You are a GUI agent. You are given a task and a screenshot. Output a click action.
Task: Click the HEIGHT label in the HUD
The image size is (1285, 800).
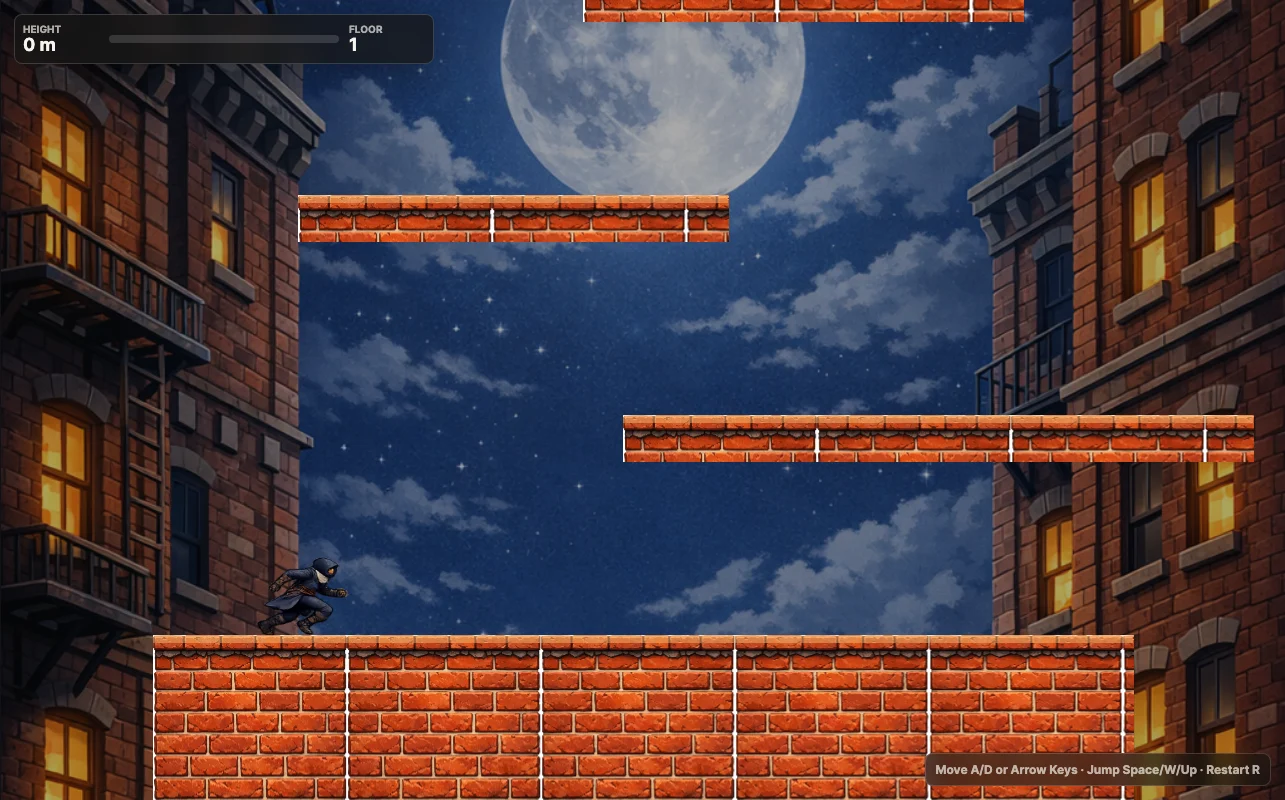42,29
